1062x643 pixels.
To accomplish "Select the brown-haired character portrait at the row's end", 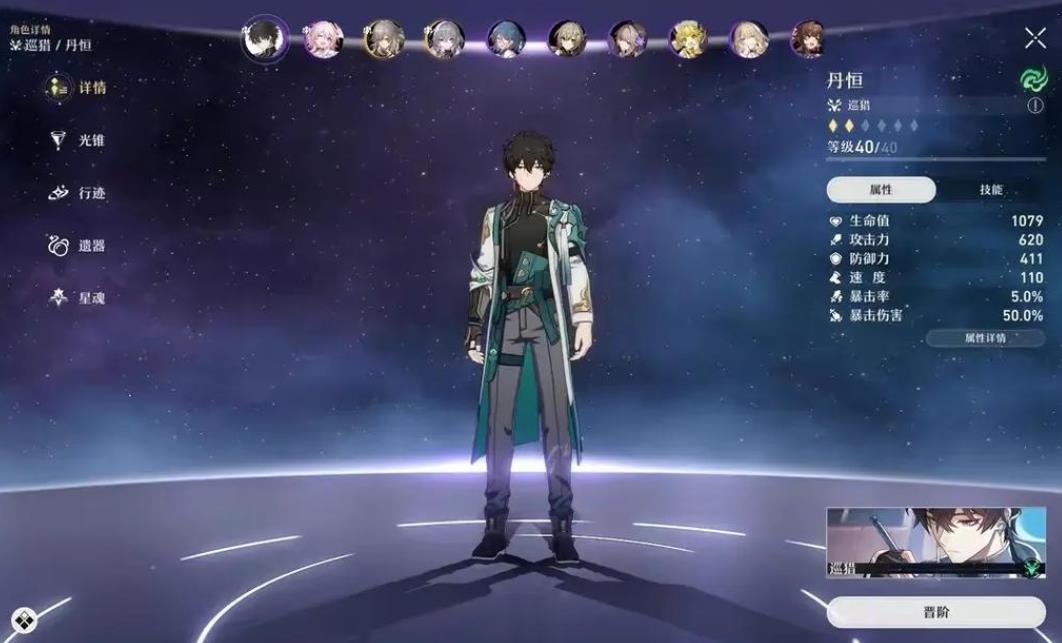I will [x=808, y=40].
